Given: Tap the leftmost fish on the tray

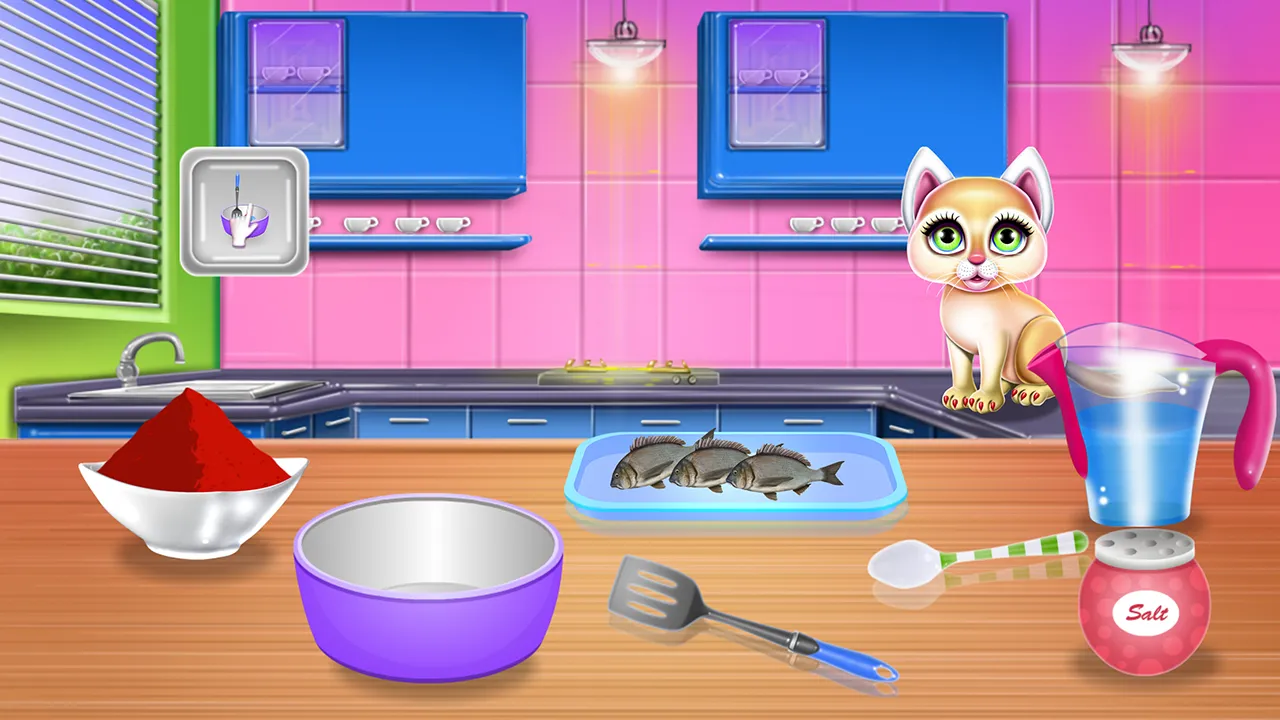Looking at the screenshot, I should (640, 465).
